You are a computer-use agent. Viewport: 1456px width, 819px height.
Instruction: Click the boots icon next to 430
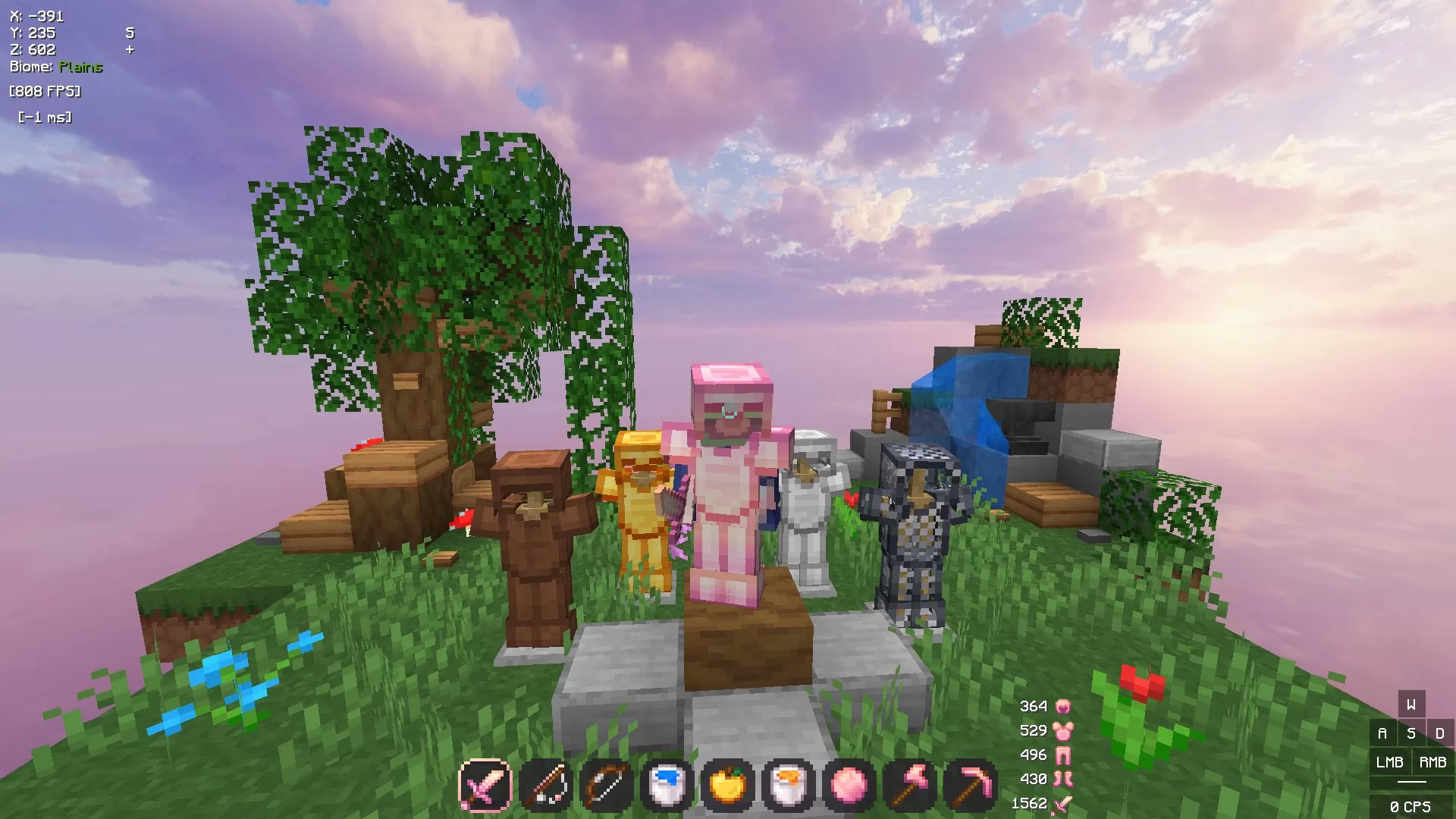1064,780
